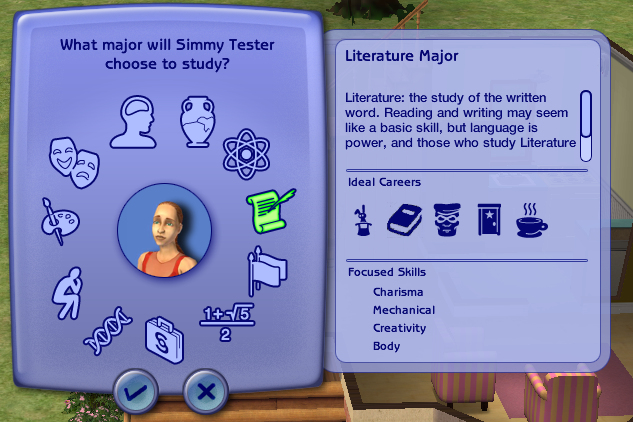Choose the Biology DNA strand major
This screenshot has width=633, height=422.
pyautogui.click(x=106, y=331)
